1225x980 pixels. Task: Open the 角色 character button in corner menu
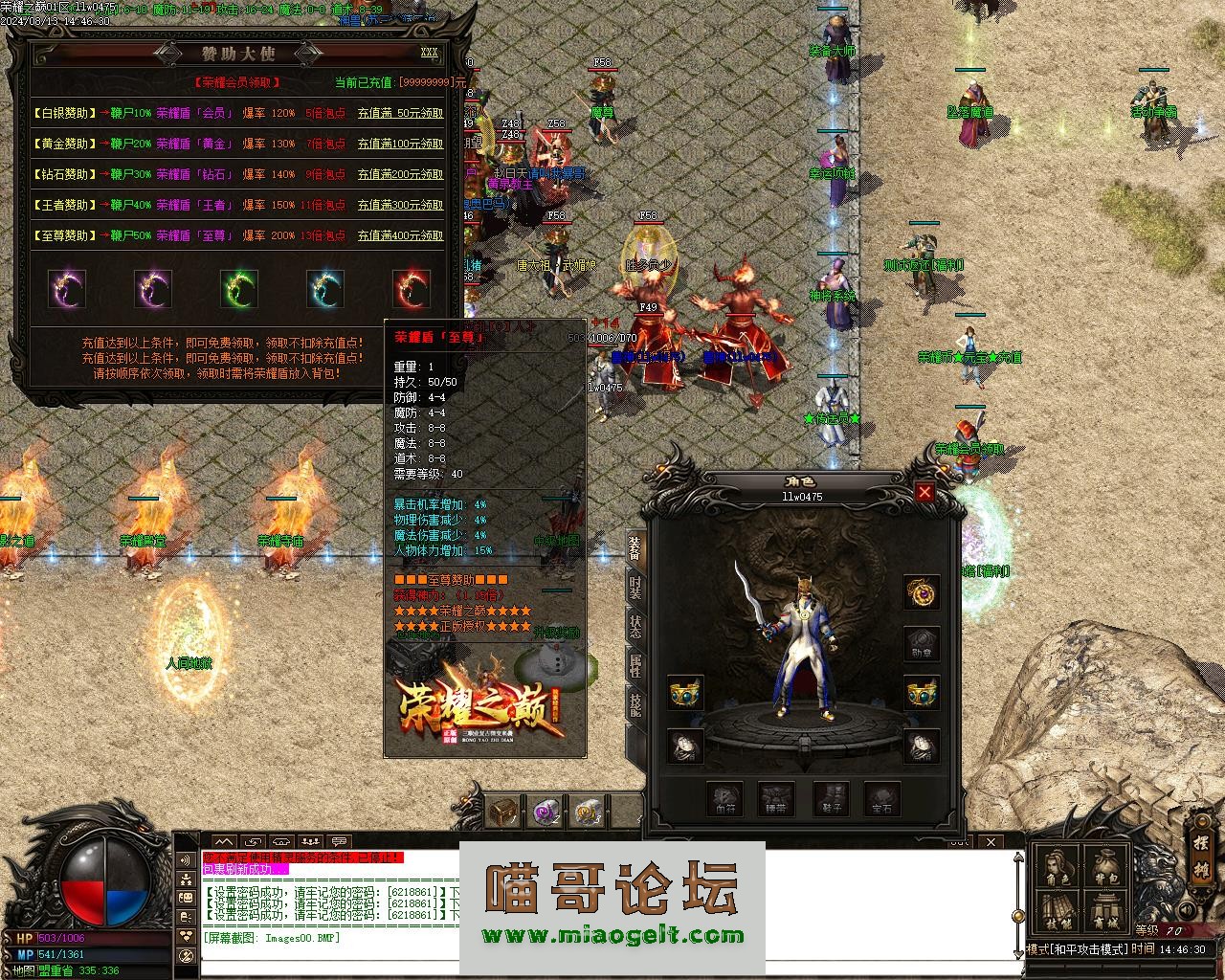click(x=1058, y=869)
